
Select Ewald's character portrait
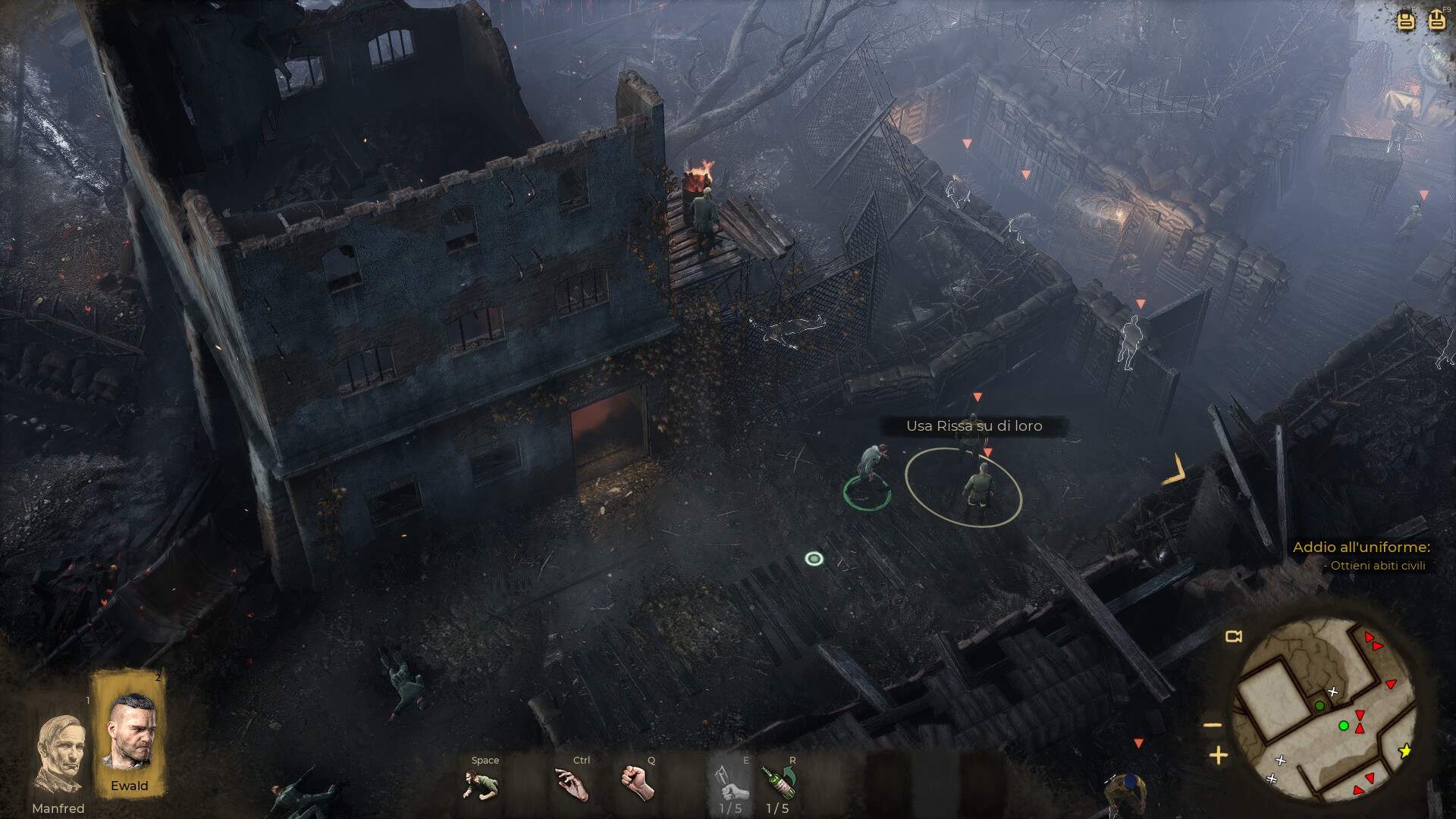[129, 733]
